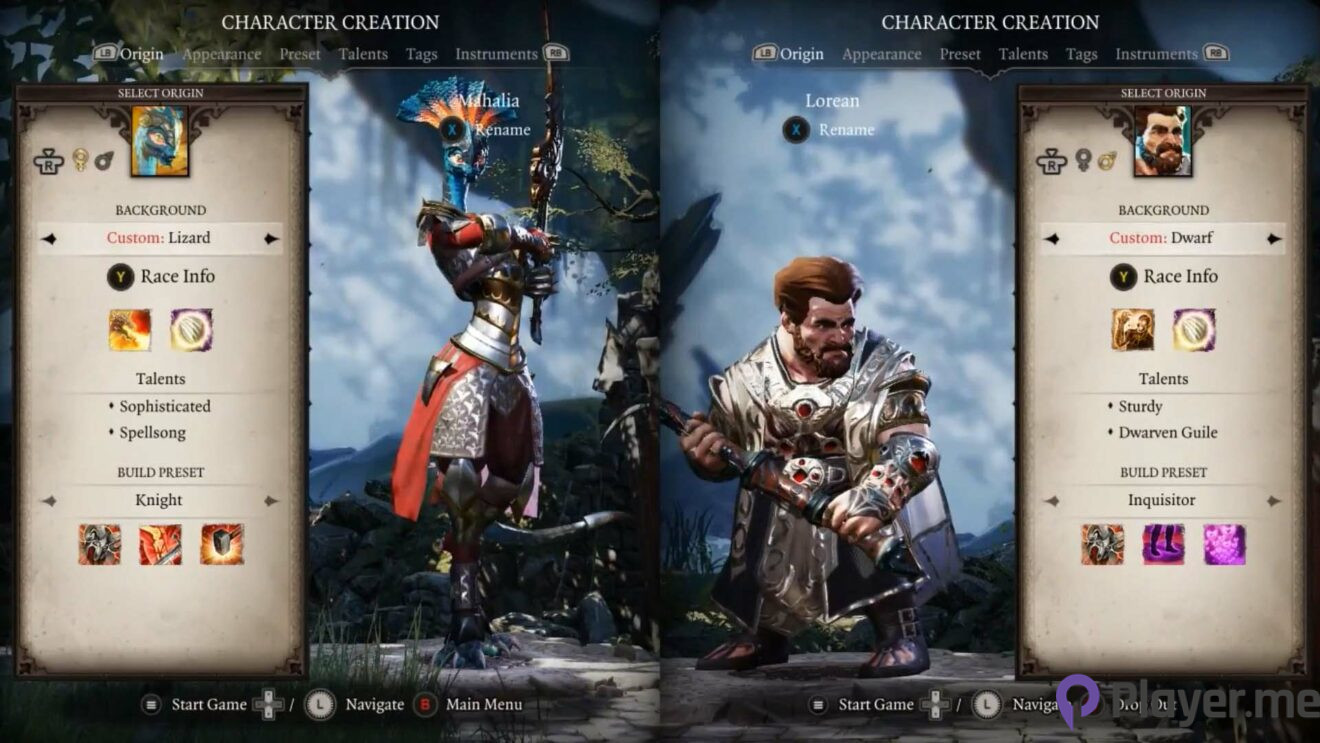Image resolution: width=1320 pixels, height=743 pixels.
Task: Select Mahalia's first racial skill icon
Action: coord(130,330)
